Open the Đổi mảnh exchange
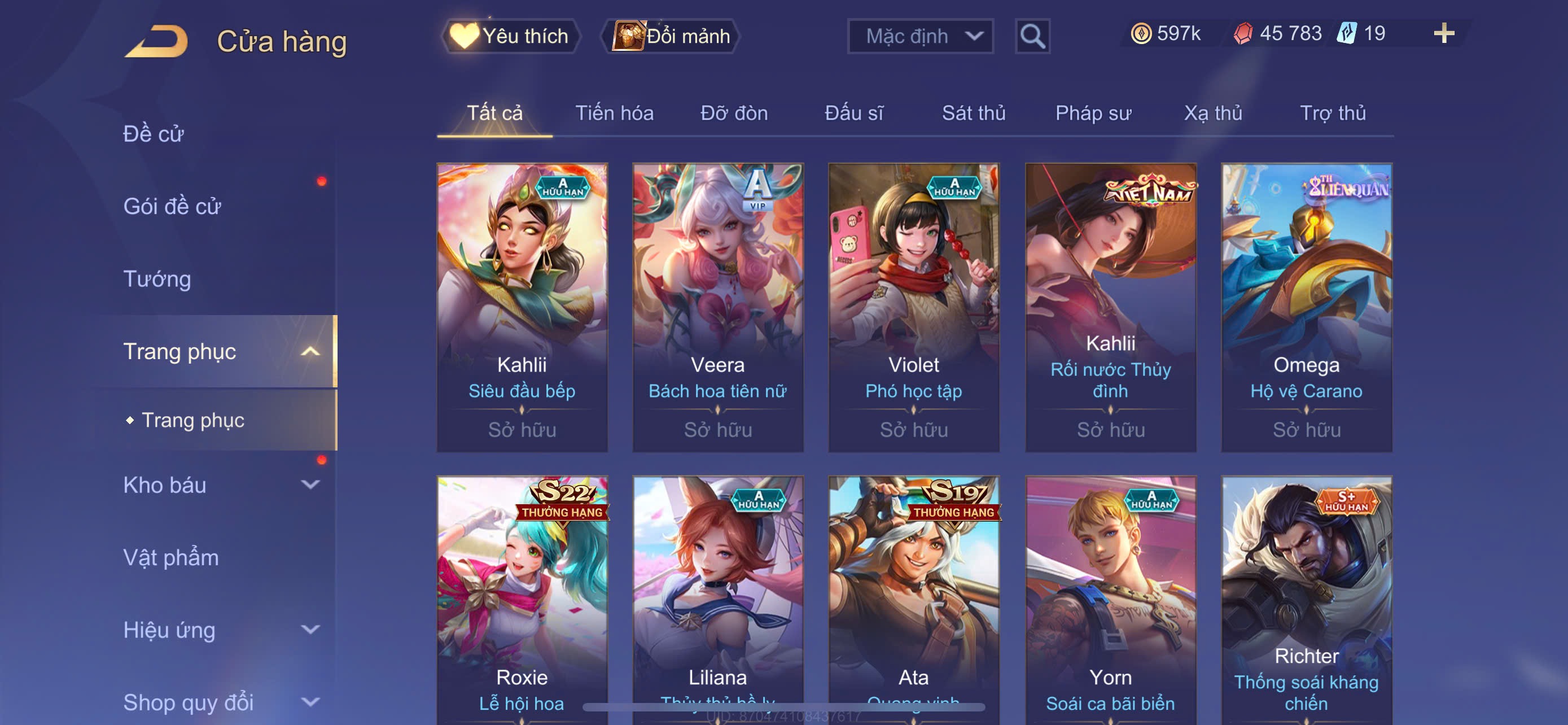The height and width of the screenshot is (725, 1568). 671,36
